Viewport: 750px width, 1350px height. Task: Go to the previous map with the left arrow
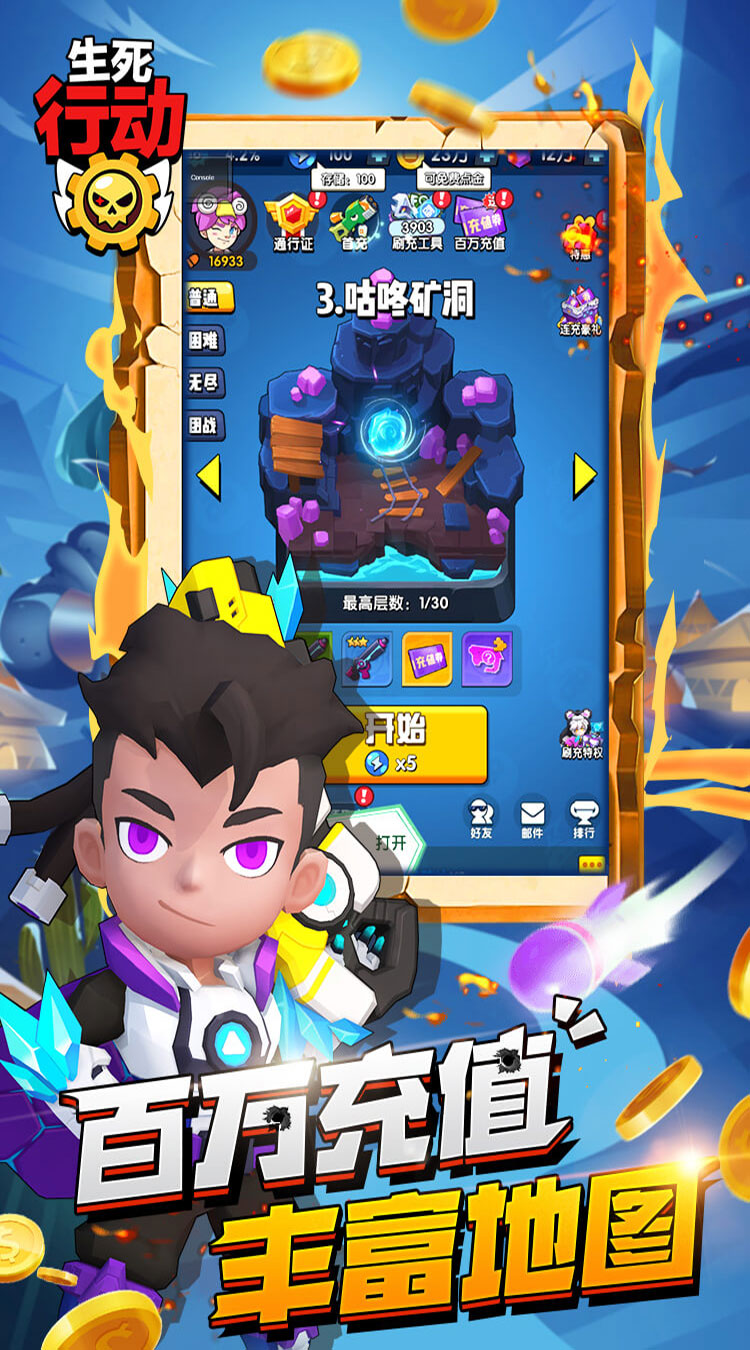pos(208,477)
